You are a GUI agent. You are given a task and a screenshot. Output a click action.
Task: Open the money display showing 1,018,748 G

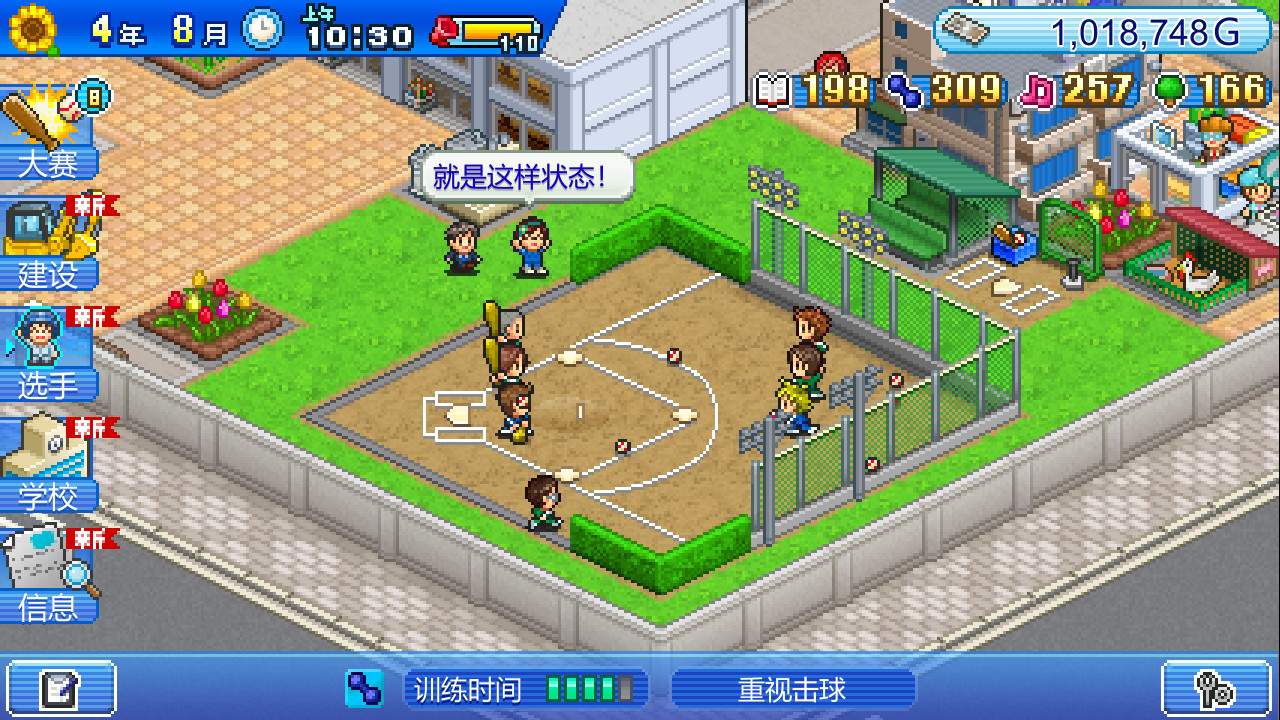1105,31
